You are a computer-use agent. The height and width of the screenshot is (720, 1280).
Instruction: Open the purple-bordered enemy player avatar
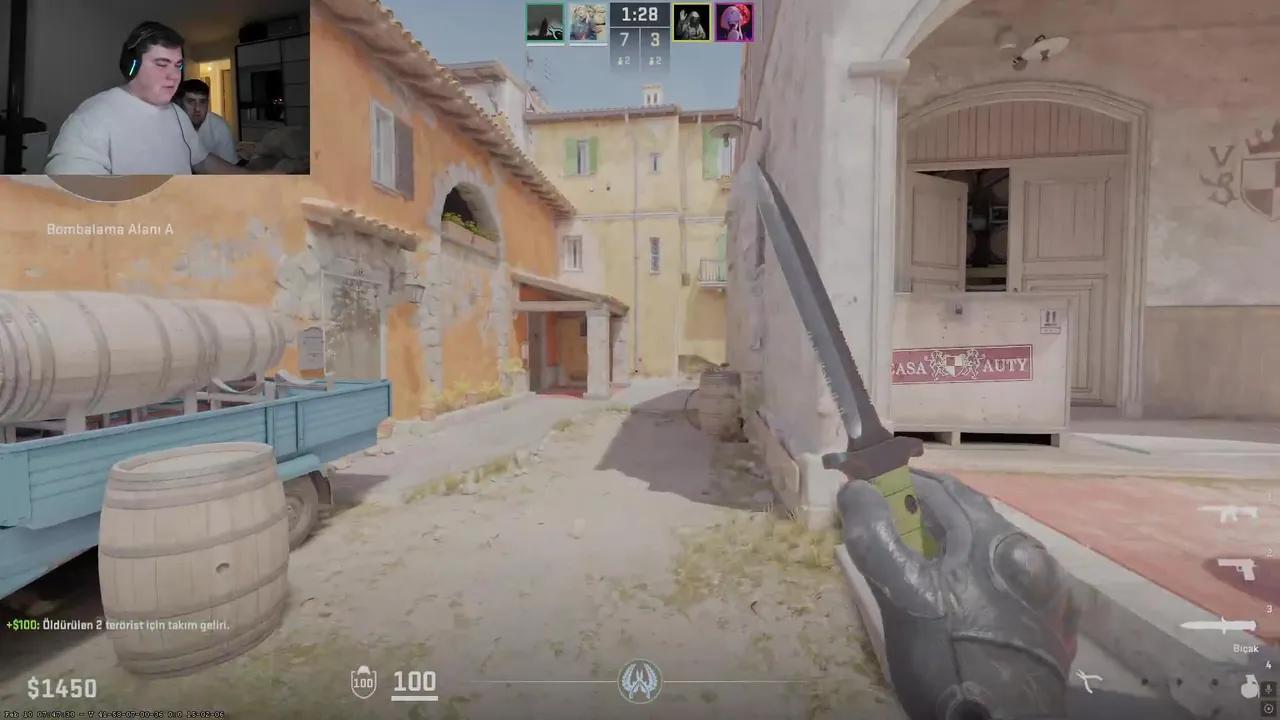point(735,21)
